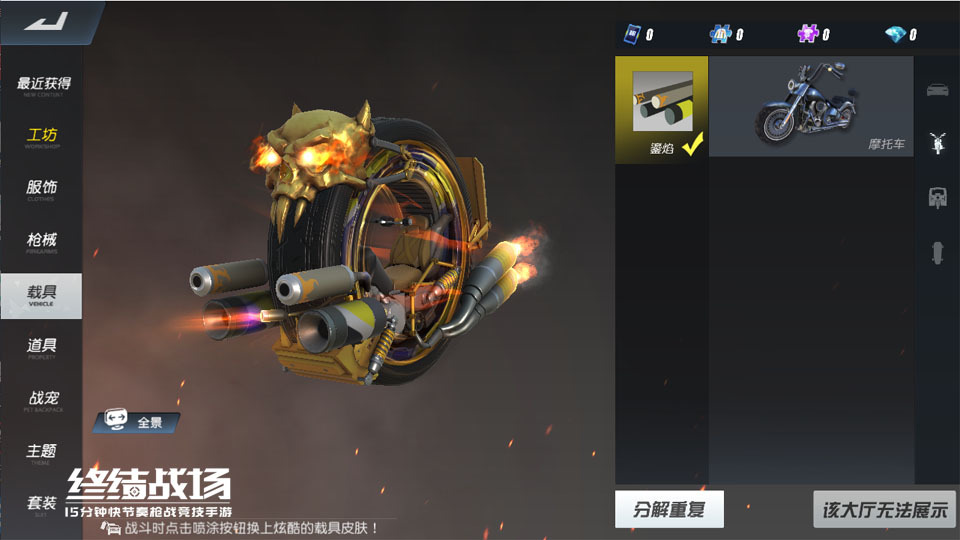
Task: Choose the 载具 Vehicle tab
Action: pos(42,294)
